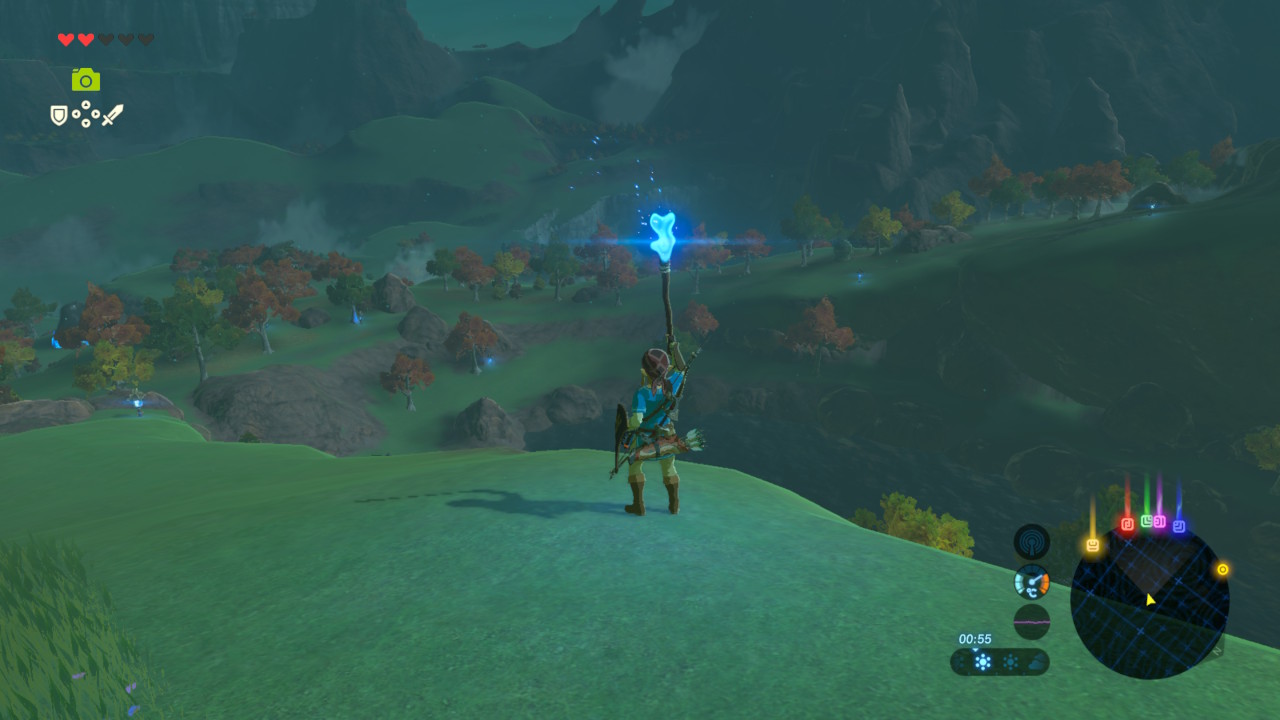Select the green pin on the minimap

click(1146, 521)
